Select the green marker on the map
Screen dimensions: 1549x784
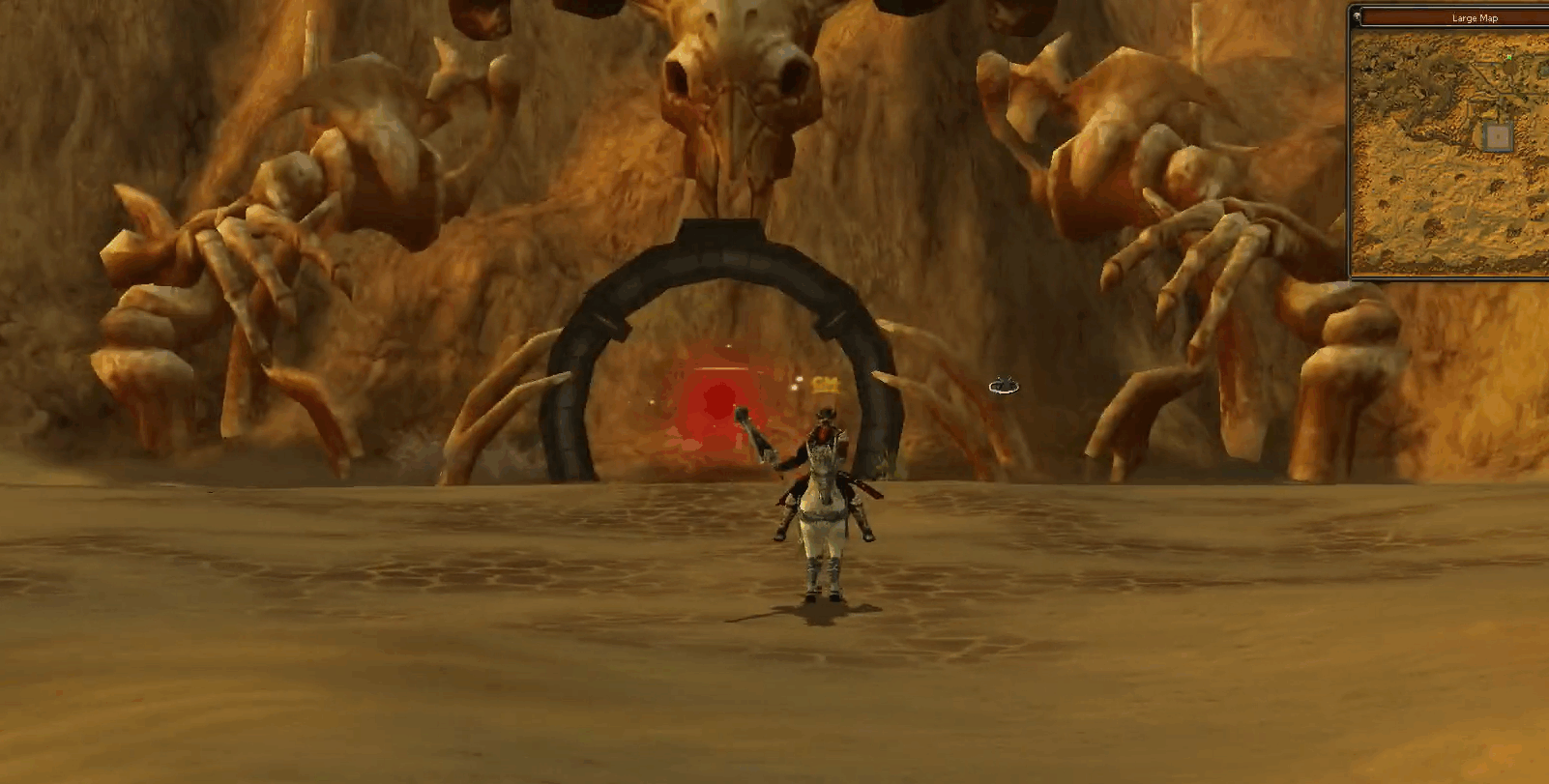pyautogui.click(x=1508, y=58)
